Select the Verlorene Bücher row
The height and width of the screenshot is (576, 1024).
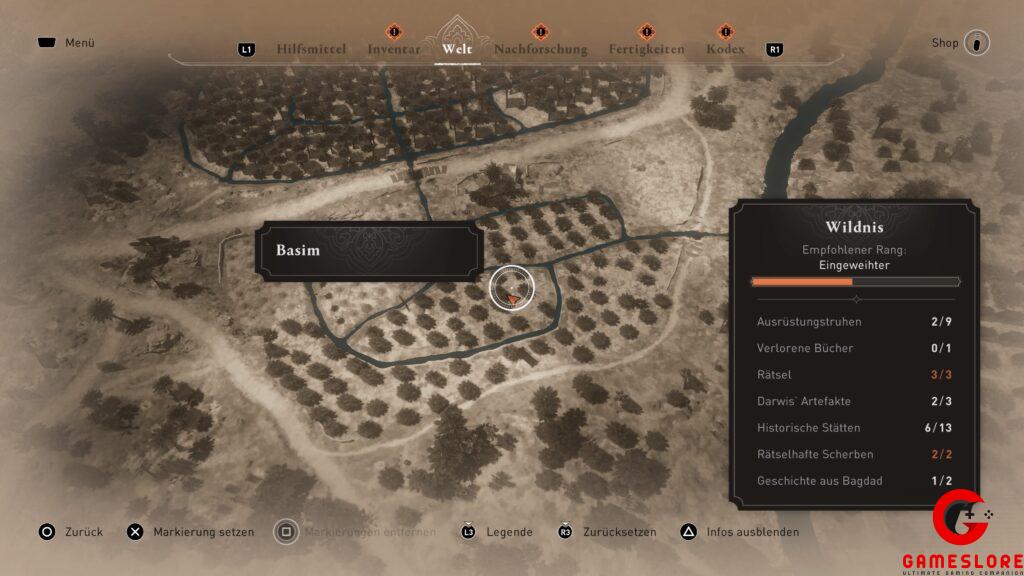854,348
